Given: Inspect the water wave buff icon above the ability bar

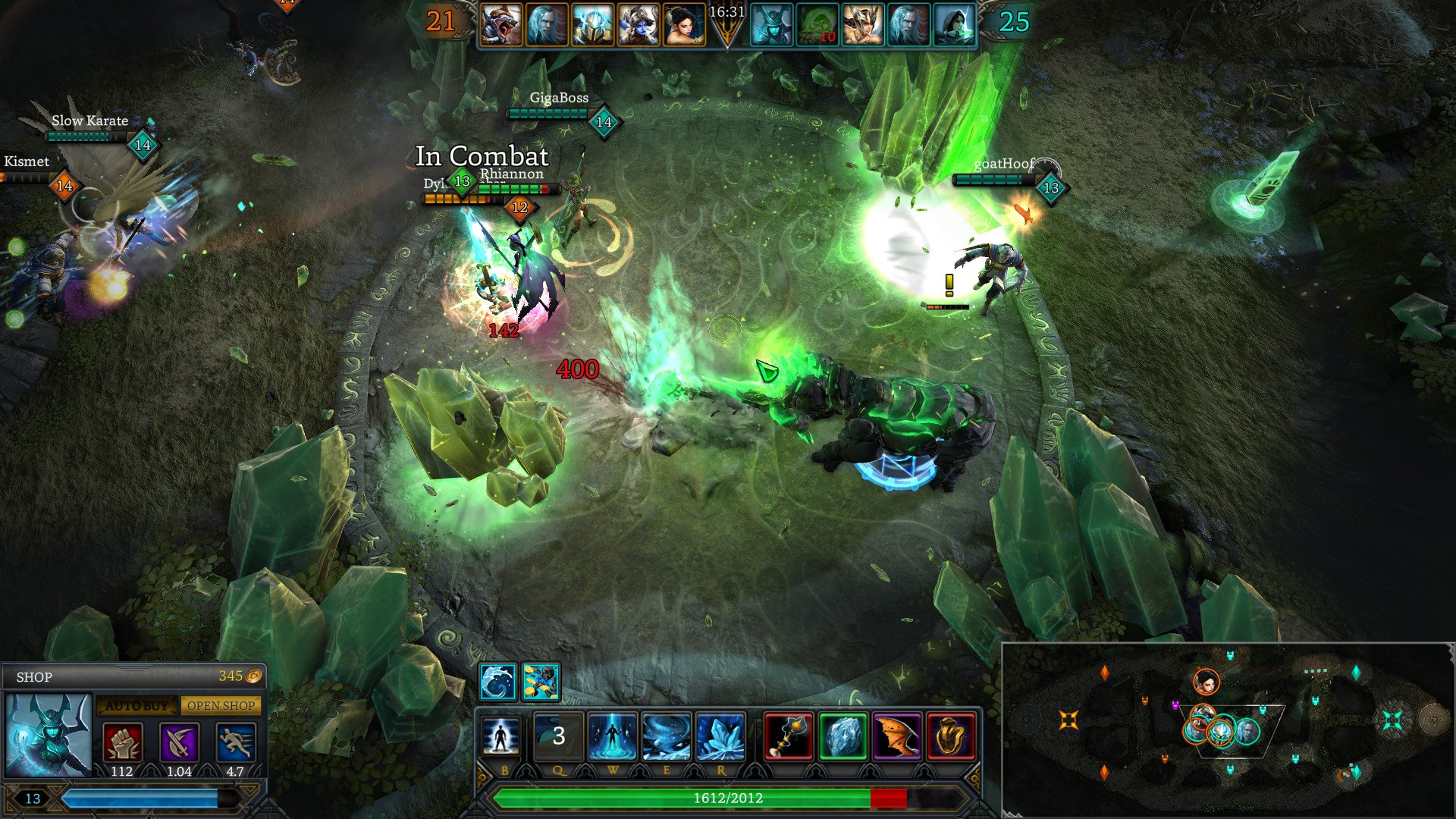Looking at the screenshot, I should click(x=497, y=681).
